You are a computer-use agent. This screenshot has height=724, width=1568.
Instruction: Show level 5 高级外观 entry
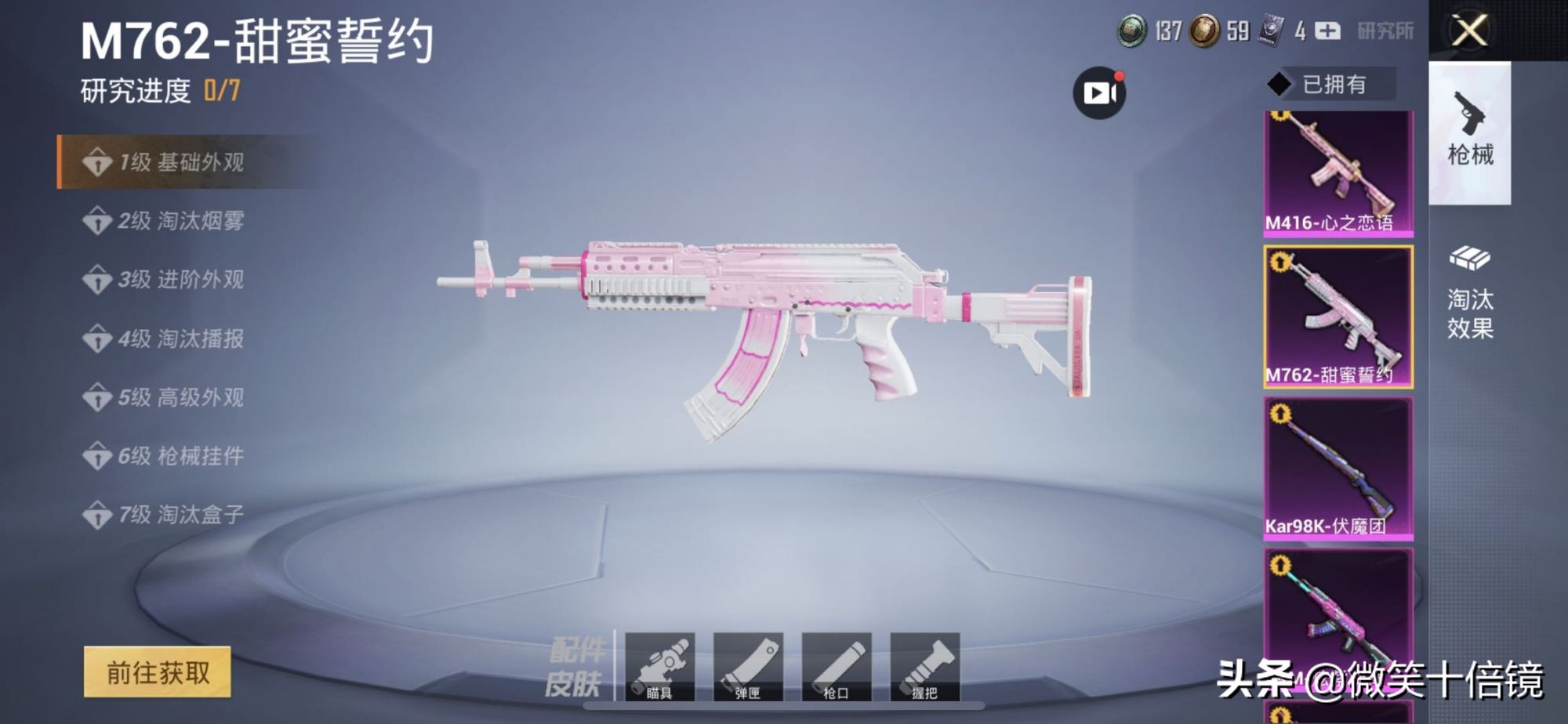click(180, 397)
